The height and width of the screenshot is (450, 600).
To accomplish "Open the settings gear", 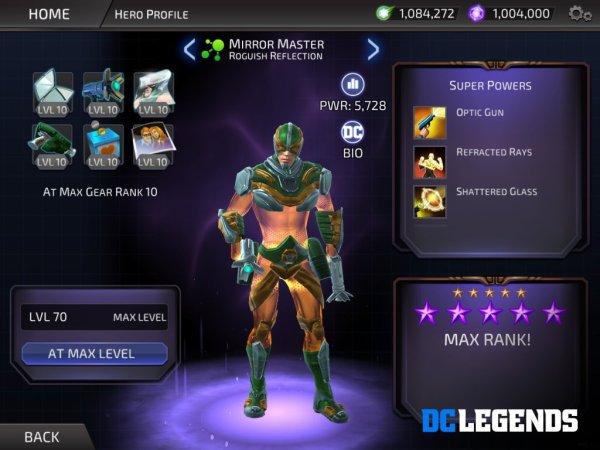I will tap(579, 14).
